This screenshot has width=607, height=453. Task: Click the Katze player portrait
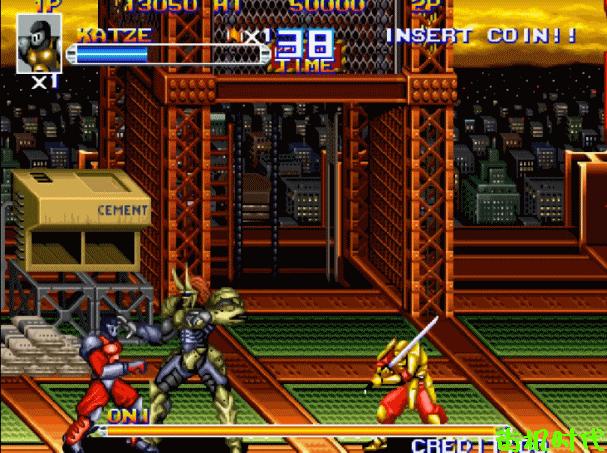pos(39,43)
